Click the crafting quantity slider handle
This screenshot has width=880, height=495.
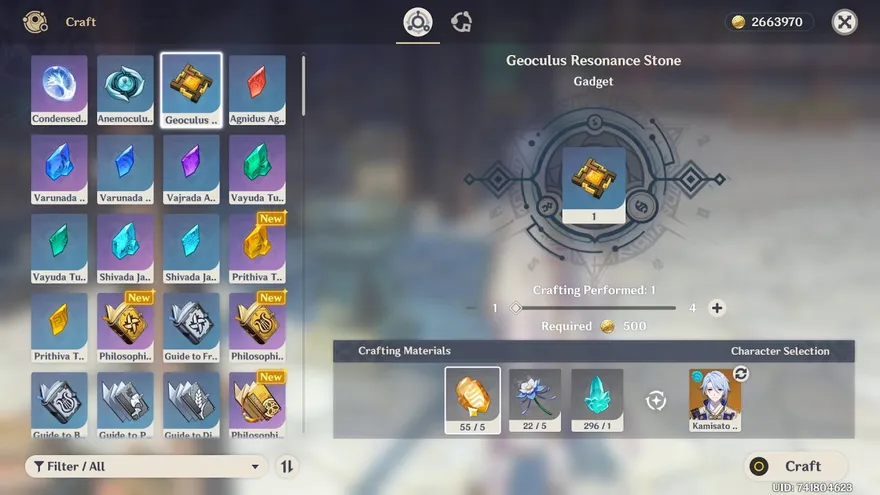tap(516, 308)
